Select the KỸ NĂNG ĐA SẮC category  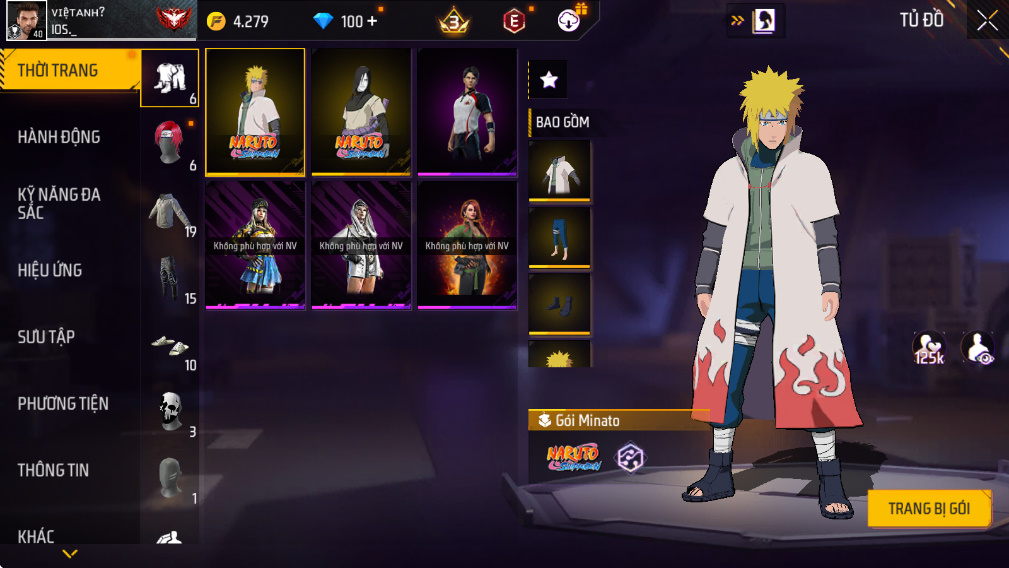(60, 203)
